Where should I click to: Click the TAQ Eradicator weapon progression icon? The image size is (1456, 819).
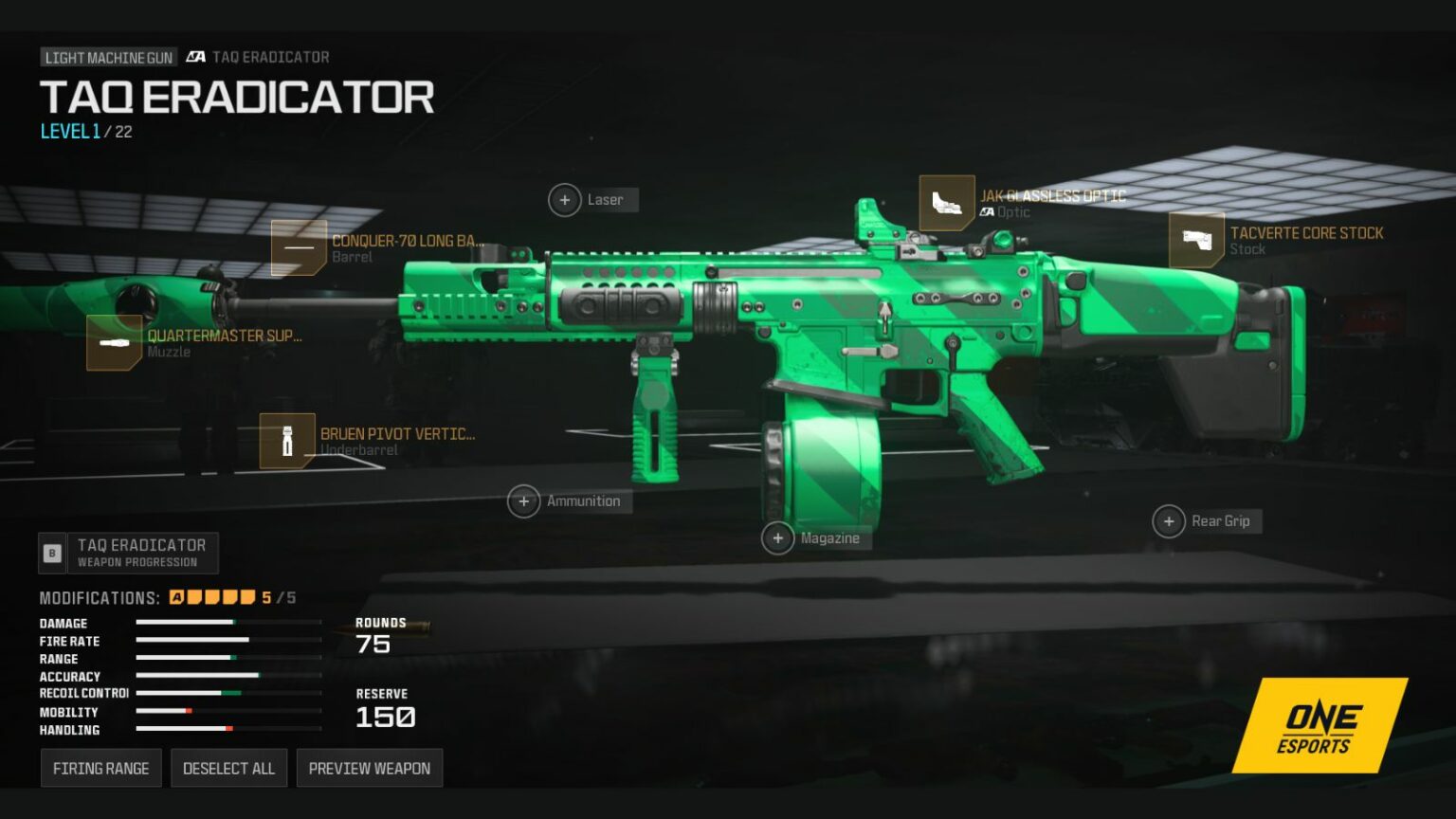[52, 553]
